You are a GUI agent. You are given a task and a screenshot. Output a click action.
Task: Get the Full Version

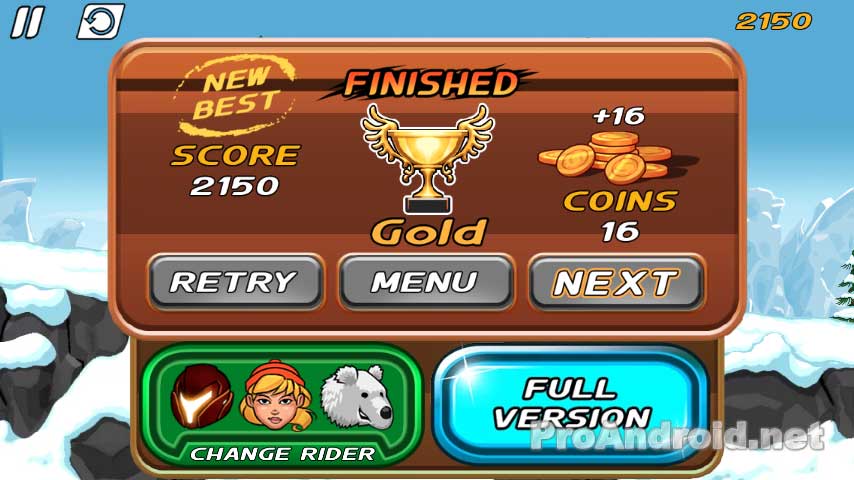pos(572,403)
